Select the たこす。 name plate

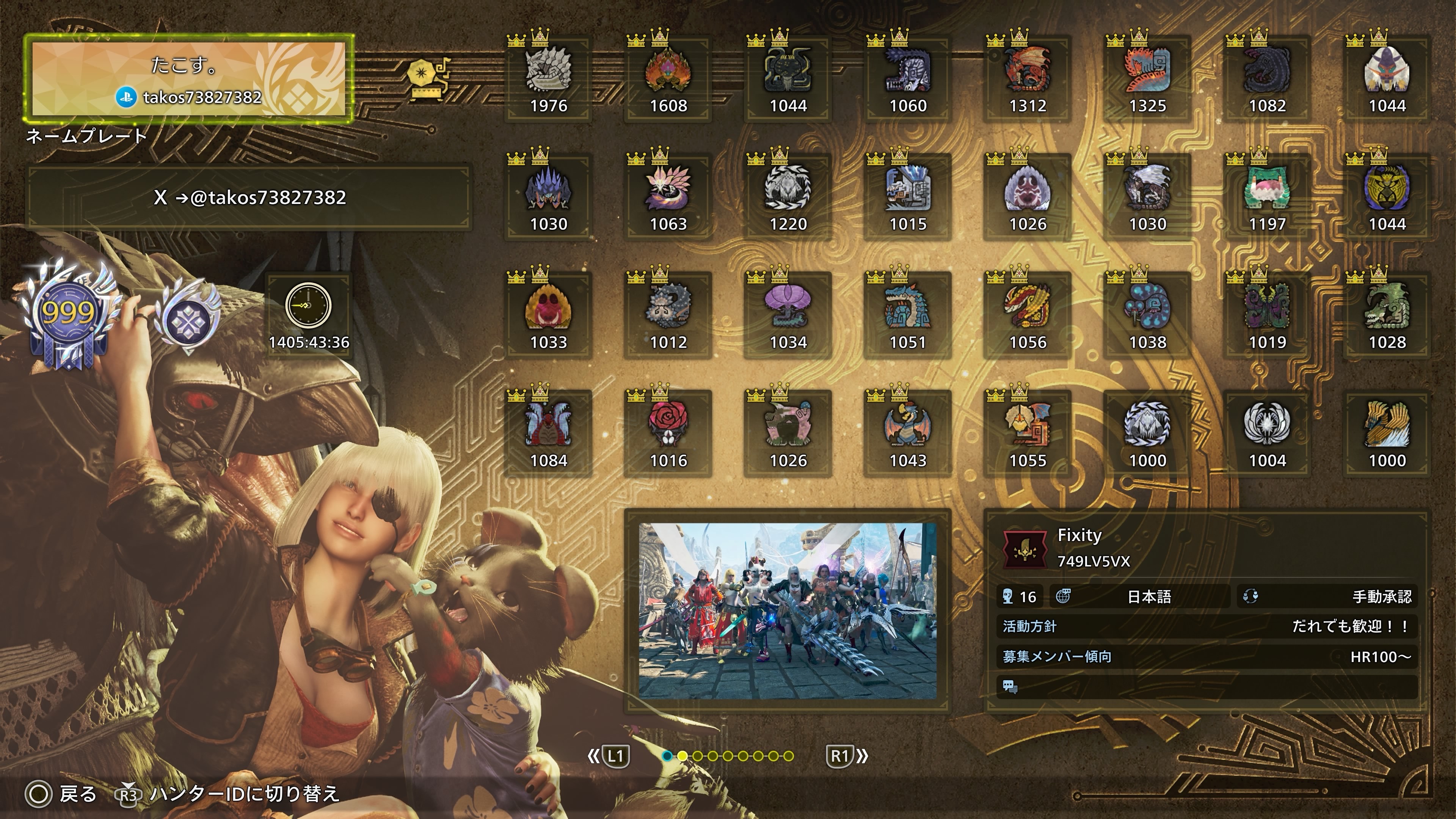coord(188,79)
